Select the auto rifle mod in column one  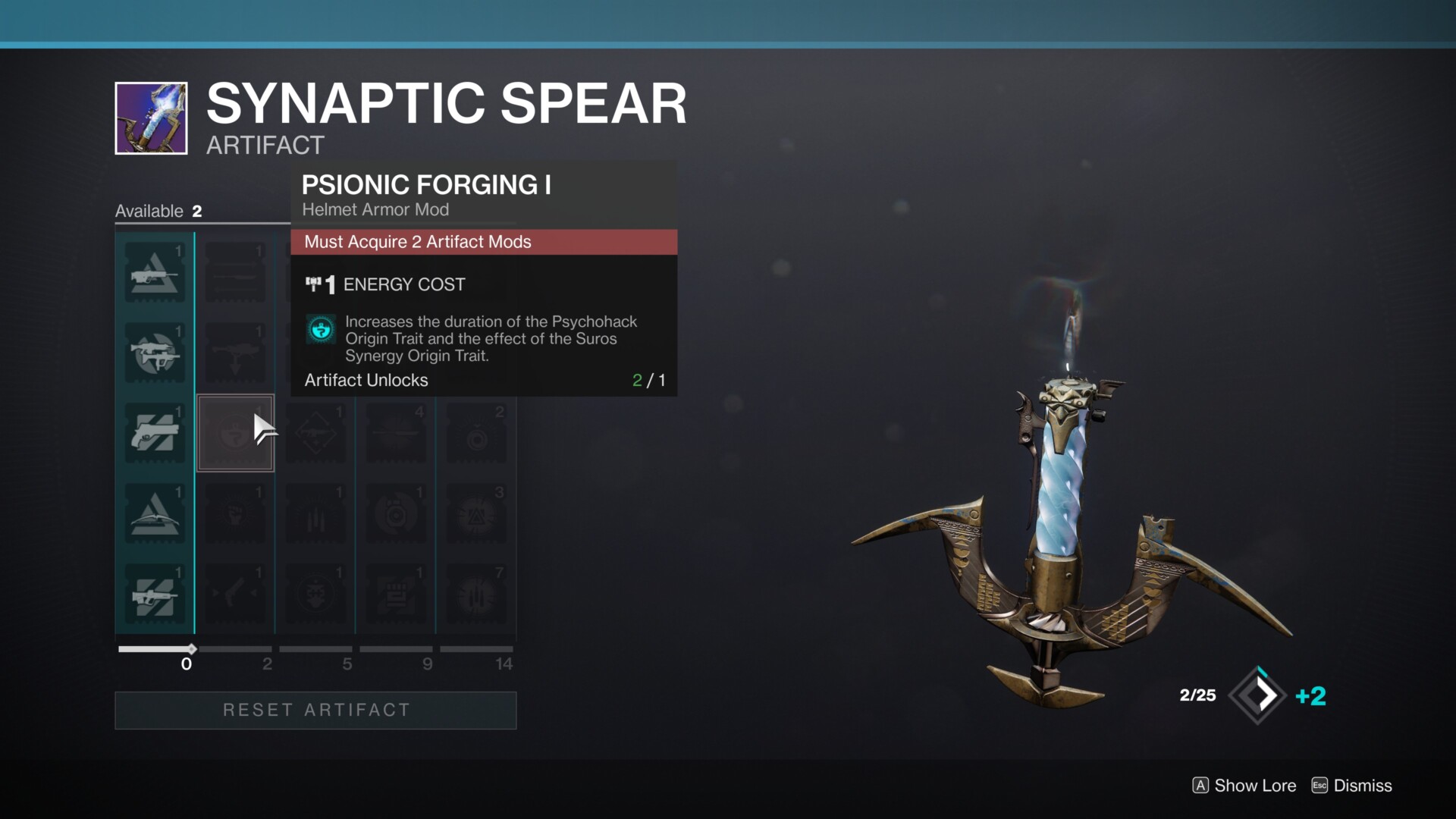coord(154,274)
